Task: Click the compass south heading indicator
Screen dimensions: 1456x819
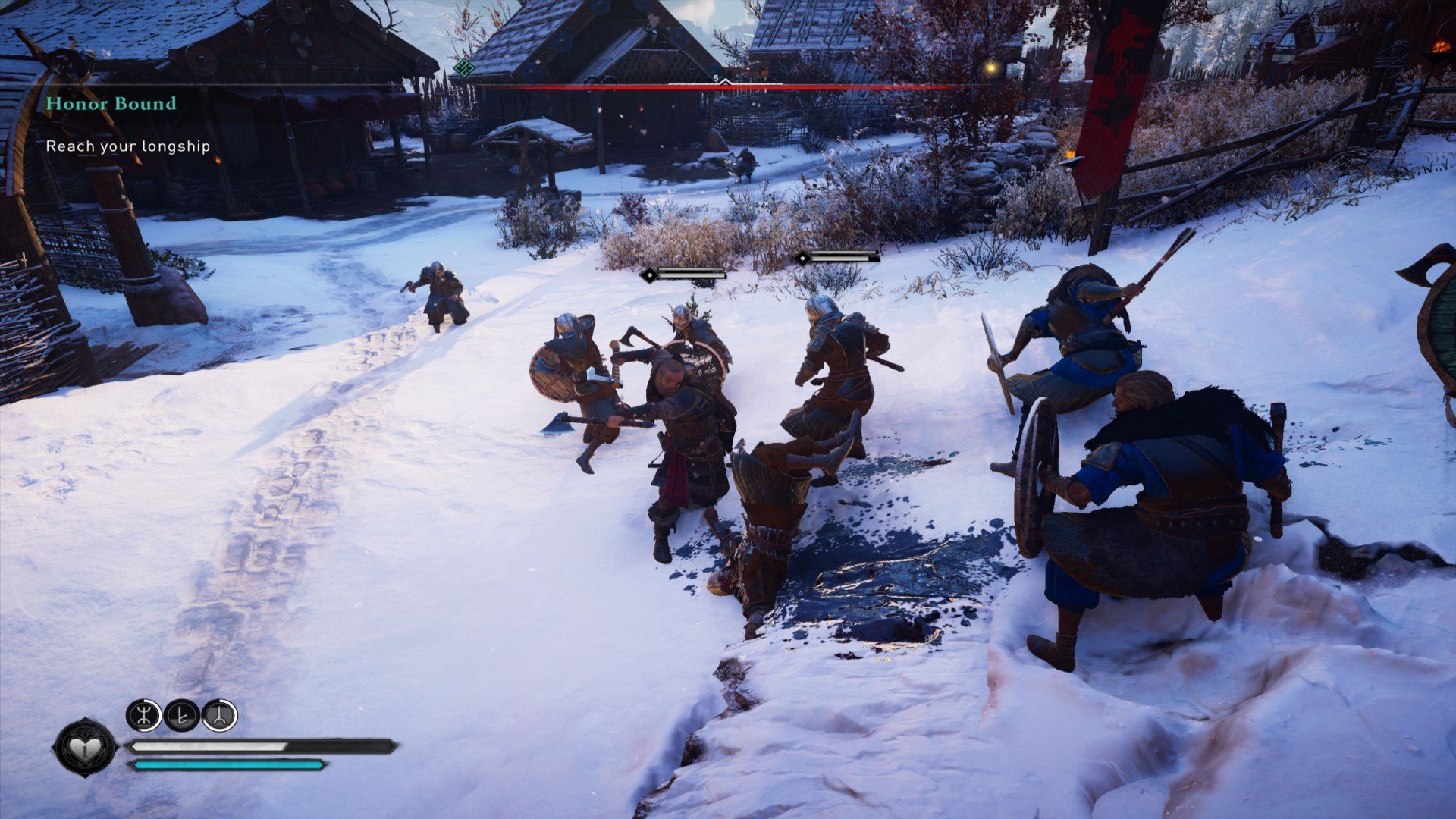Action: tap(716, 78)
